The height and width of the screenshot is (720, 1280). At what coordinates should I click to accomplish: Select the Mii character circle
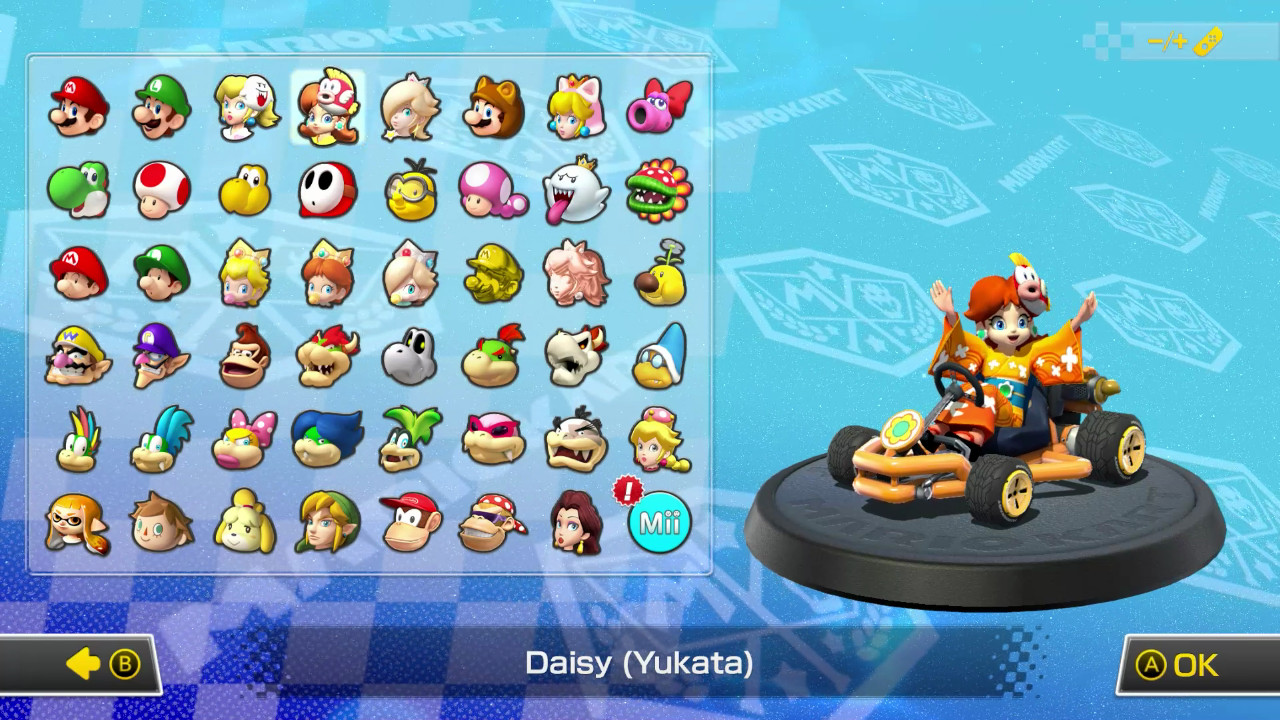click(x=657, y=522)
